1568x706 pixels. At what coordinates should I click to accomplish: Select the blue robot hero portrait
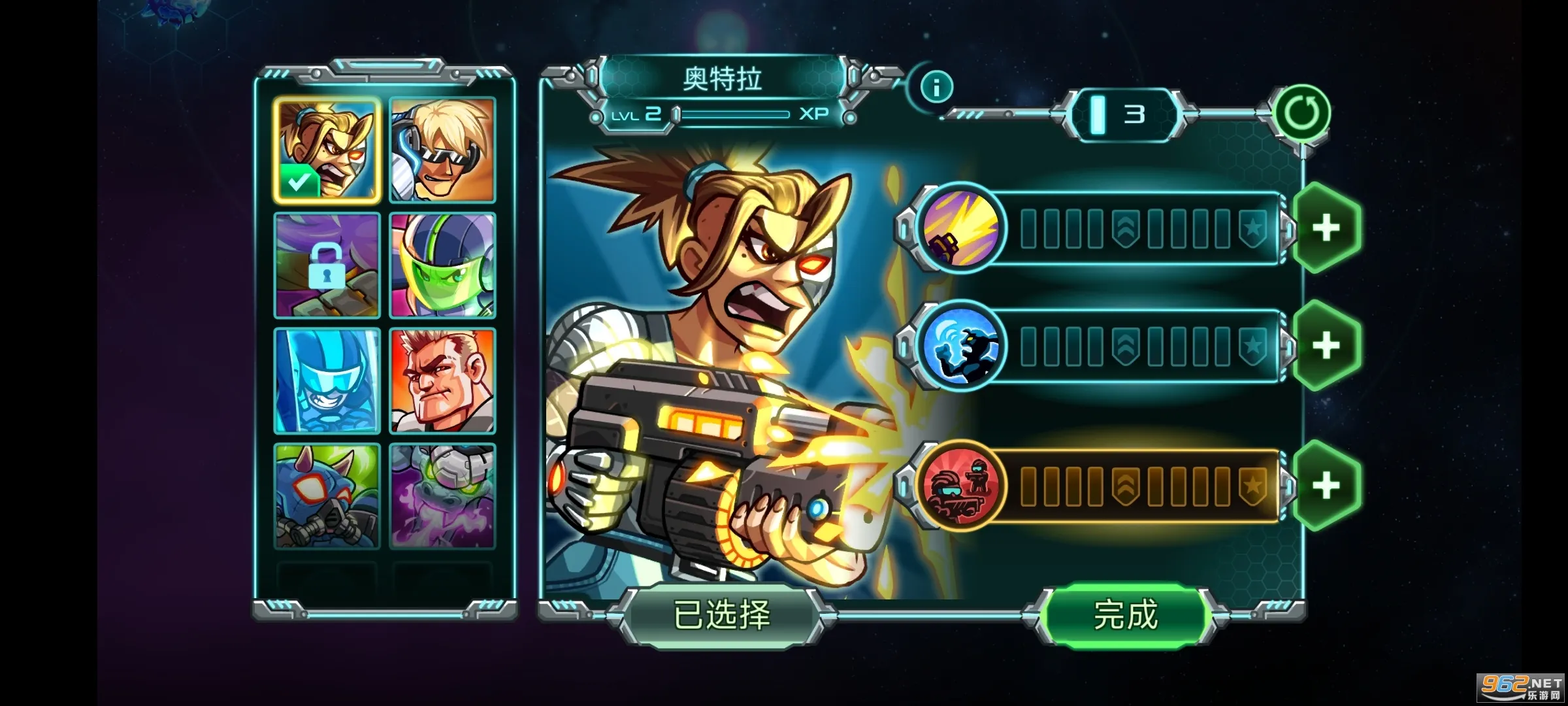pos(327,382)
